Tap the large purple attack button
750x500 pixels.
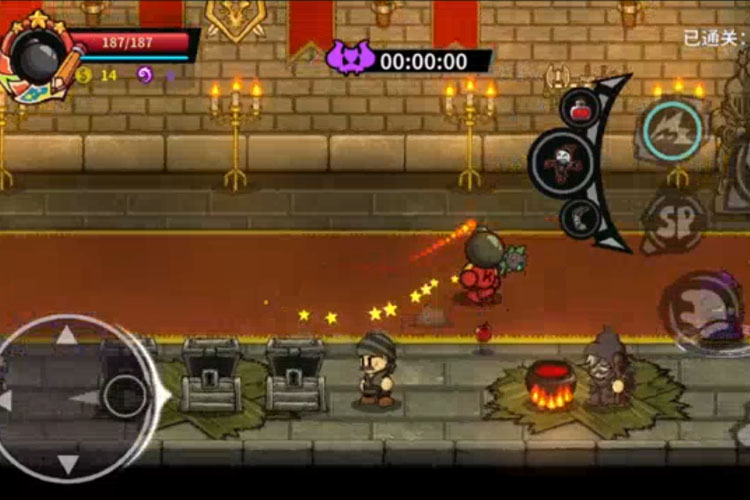click(x=707, y=312)
